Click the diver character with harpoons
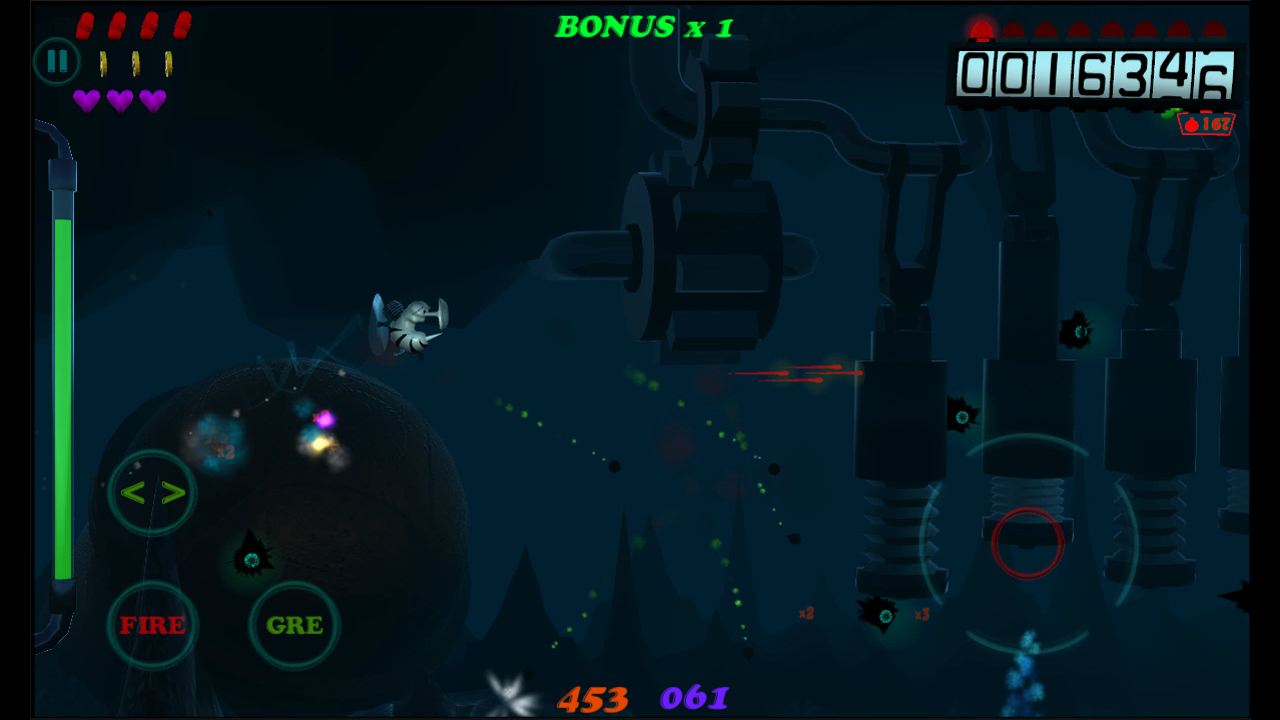1280x720 pixels. (410, 325)
